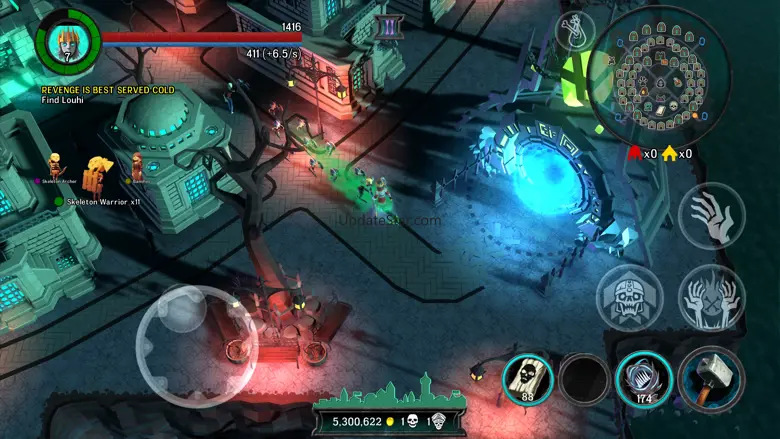
Task: Use the horned skull summon ability
Action: [x=630, y=298]
